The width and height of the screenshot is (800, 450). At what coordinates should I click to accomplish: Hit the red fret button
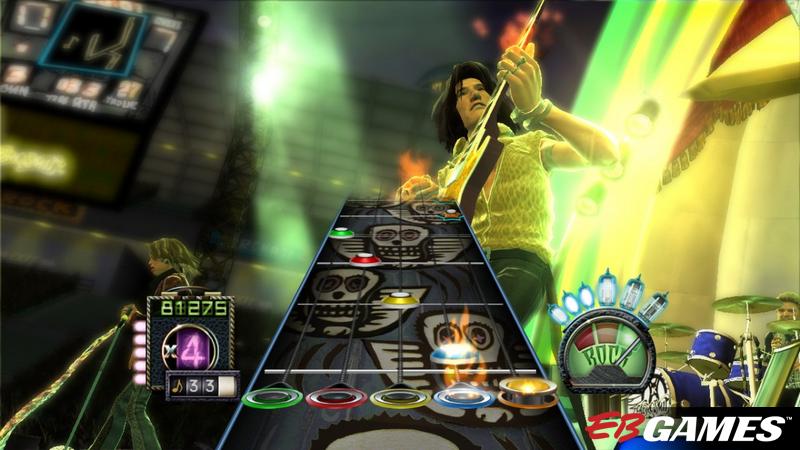pos(336,398)
